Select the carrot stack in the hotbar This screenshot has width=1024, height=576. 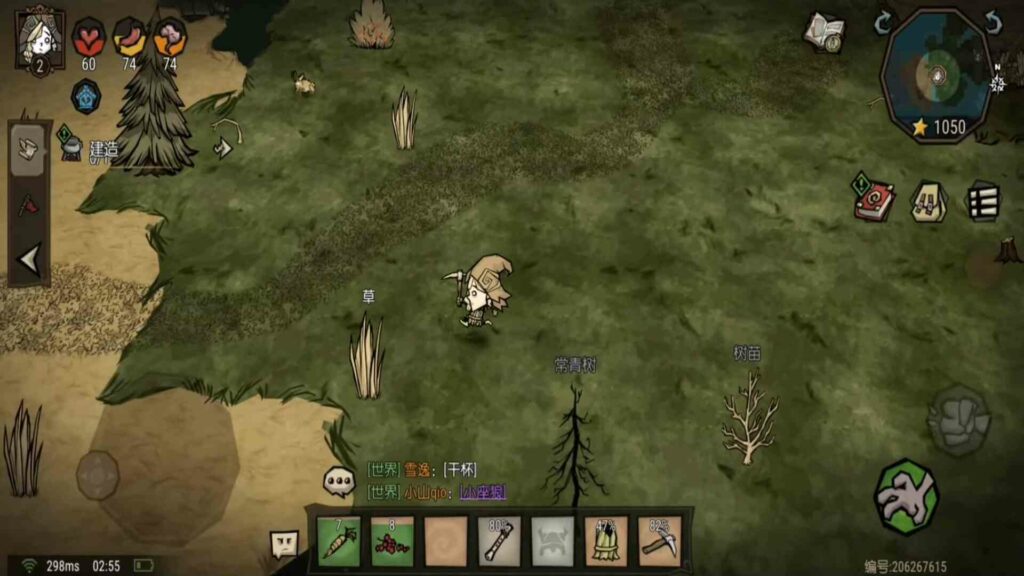[x=339, y=541]
